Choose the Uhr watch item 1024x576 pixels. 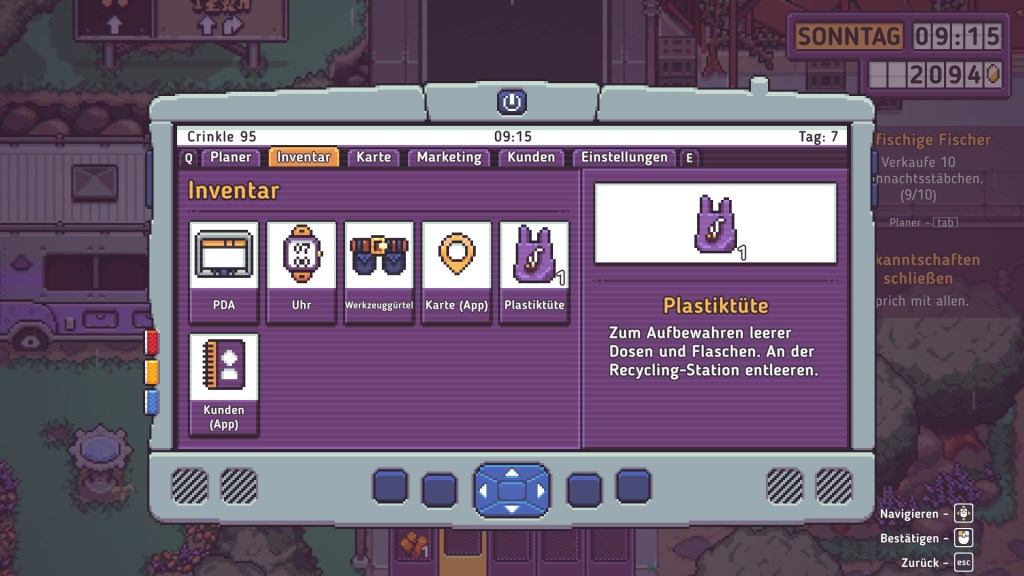click(x=301, y=272)
